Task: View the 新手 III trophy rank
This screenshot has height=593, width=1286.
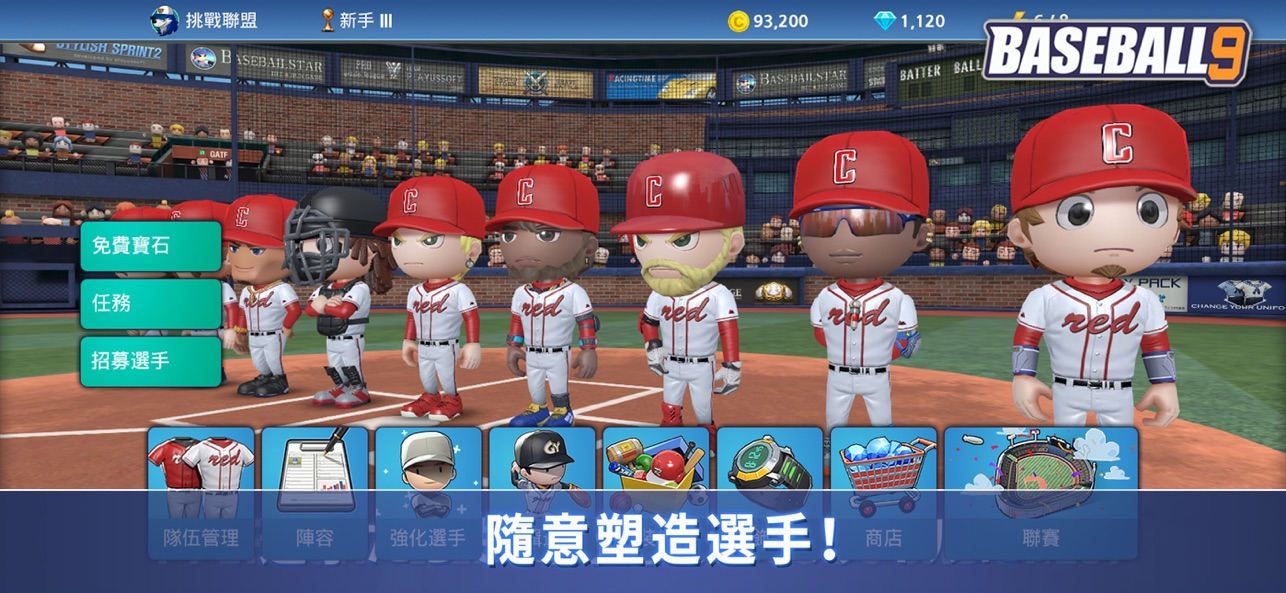Action: [x=346, y=21]
